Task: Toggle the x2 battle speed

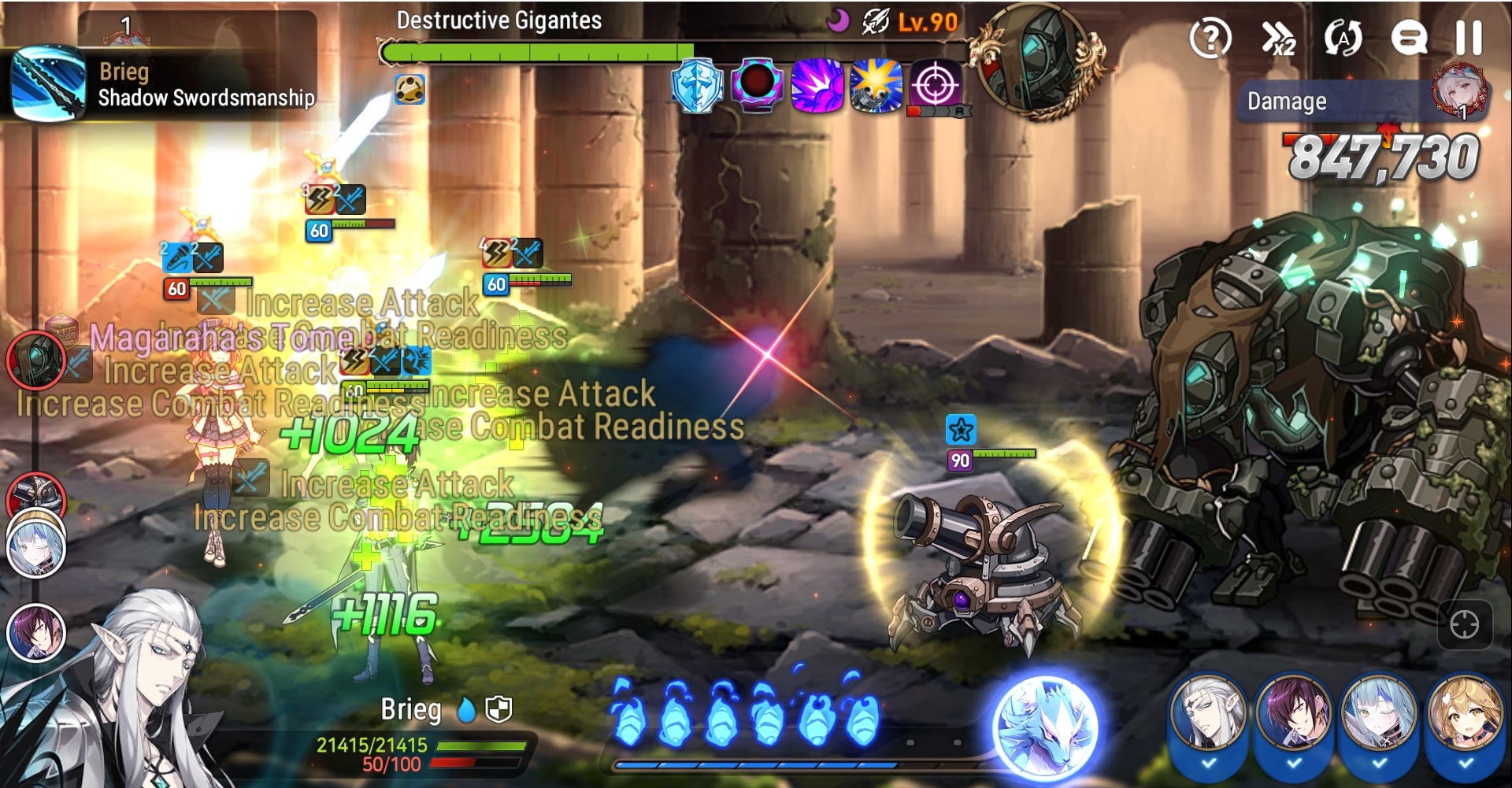Action: pyautogui.click(x=1277, y=37)
